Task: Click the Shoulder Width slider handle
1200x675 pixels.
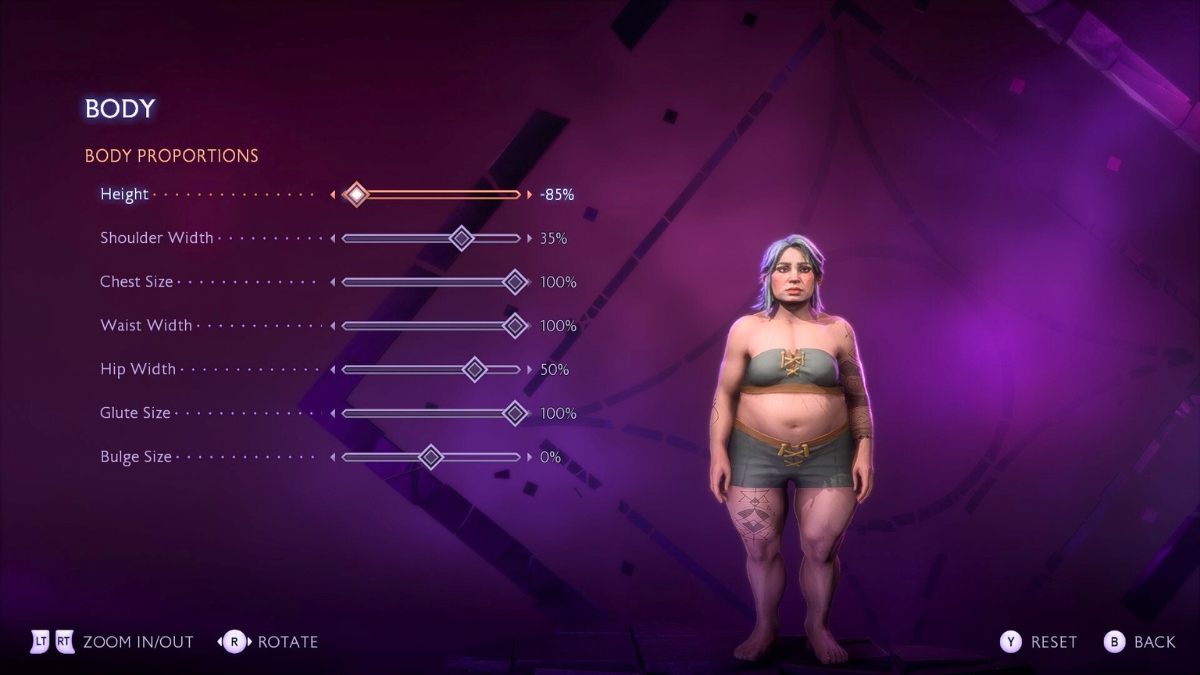Action: point(461,238)
